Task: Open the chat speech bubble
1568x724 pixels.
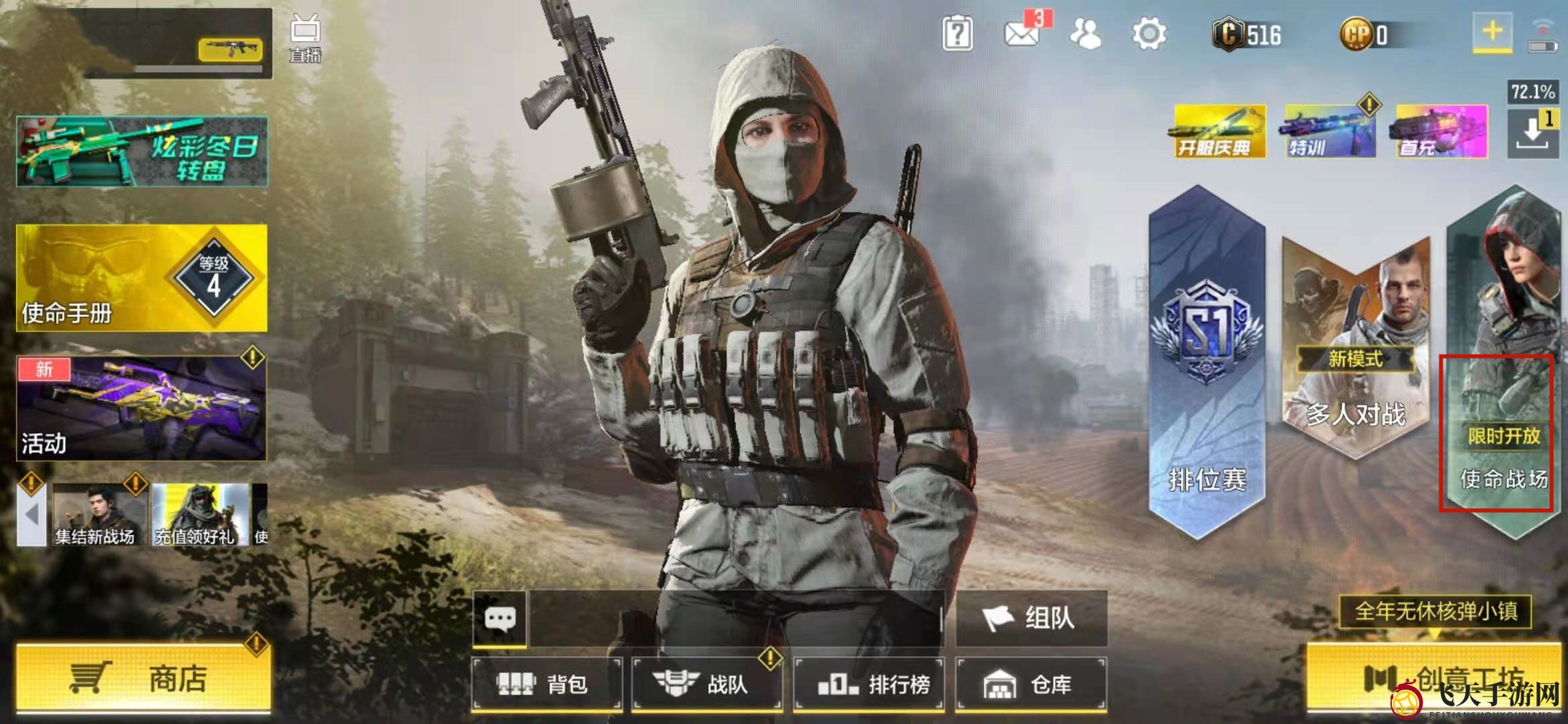Action: click(500, 618)
